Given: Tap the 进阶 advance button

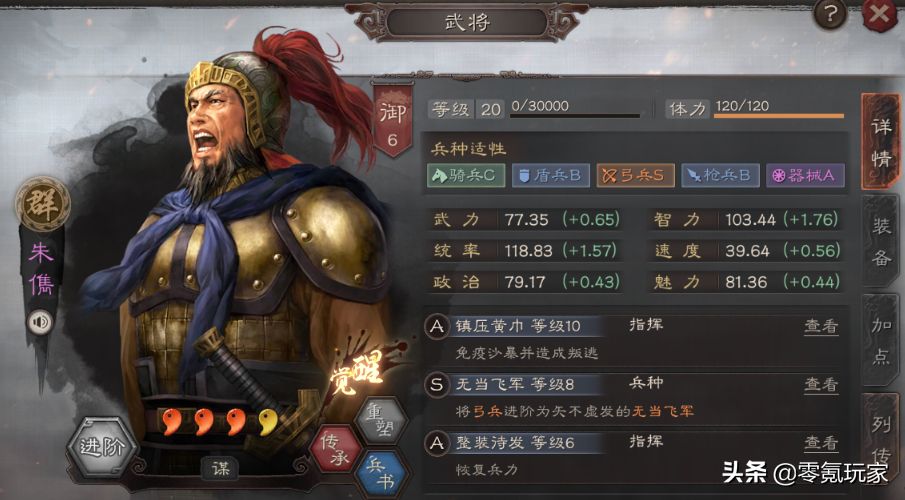Looking at the screenshot, I should click(102, 447).
